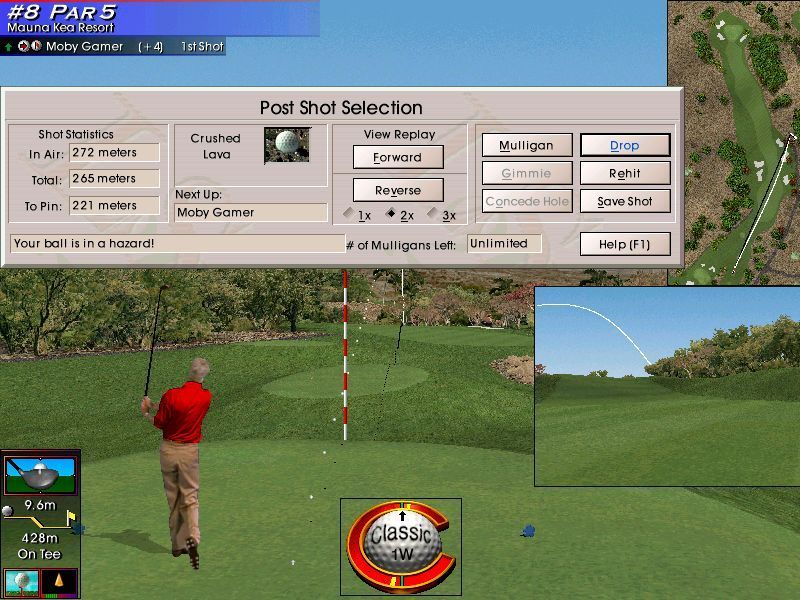
Task: Select Rehit to replay the shot
Action: (x=625, y=173)
